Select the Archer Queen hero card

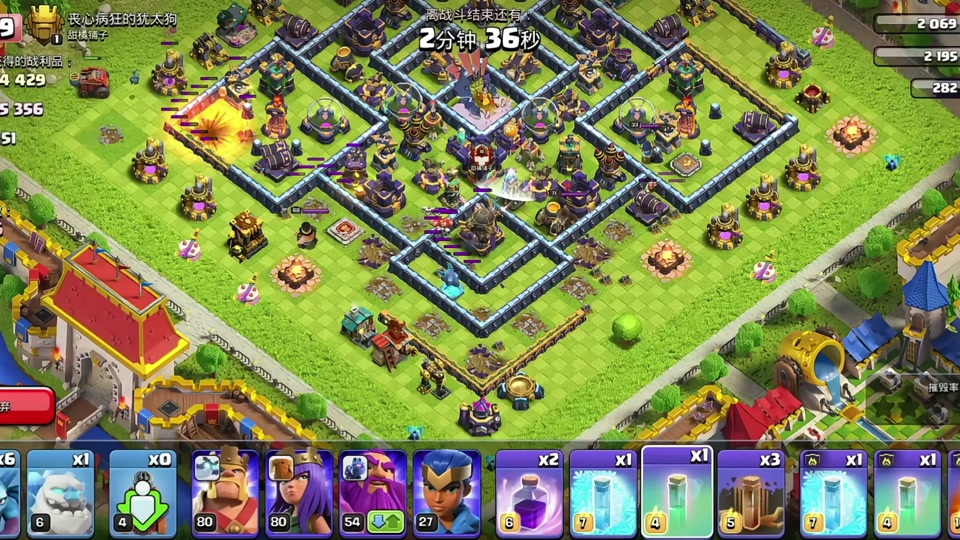(299, 493)
